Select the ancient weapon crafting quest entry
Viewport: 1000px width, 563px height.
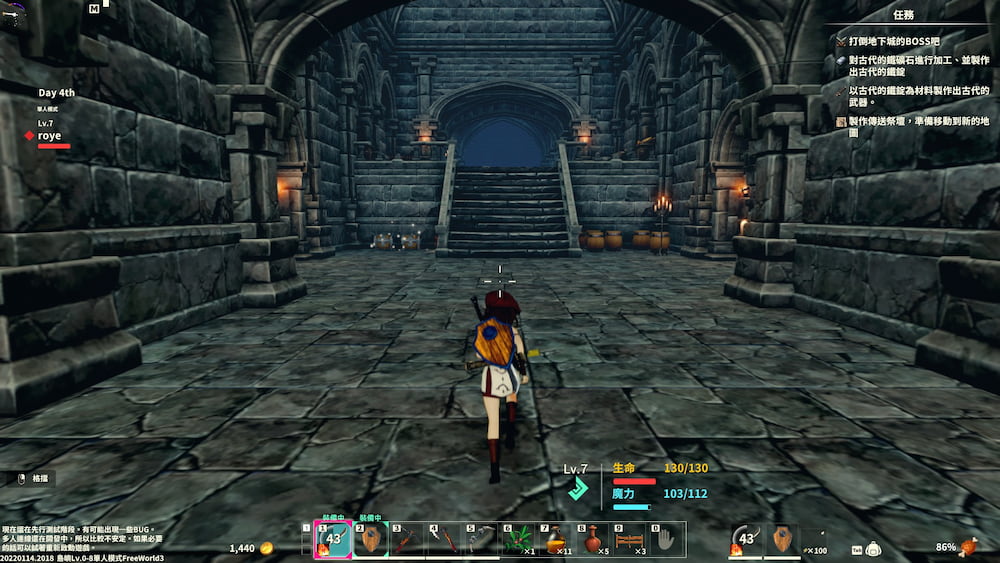(910, 96)
